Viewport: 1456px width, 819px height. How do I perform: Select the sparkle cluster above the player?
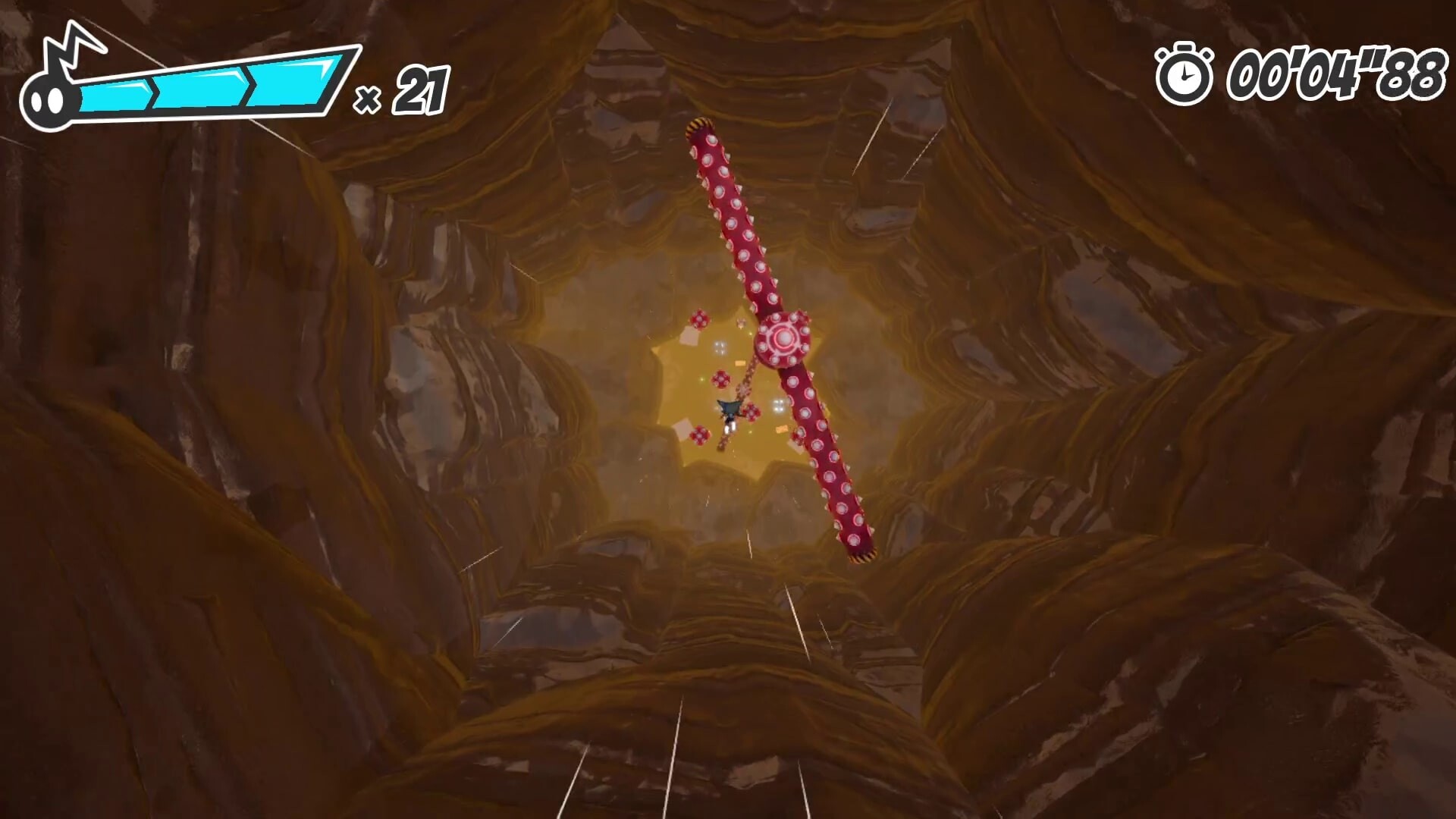coord(720,348)
